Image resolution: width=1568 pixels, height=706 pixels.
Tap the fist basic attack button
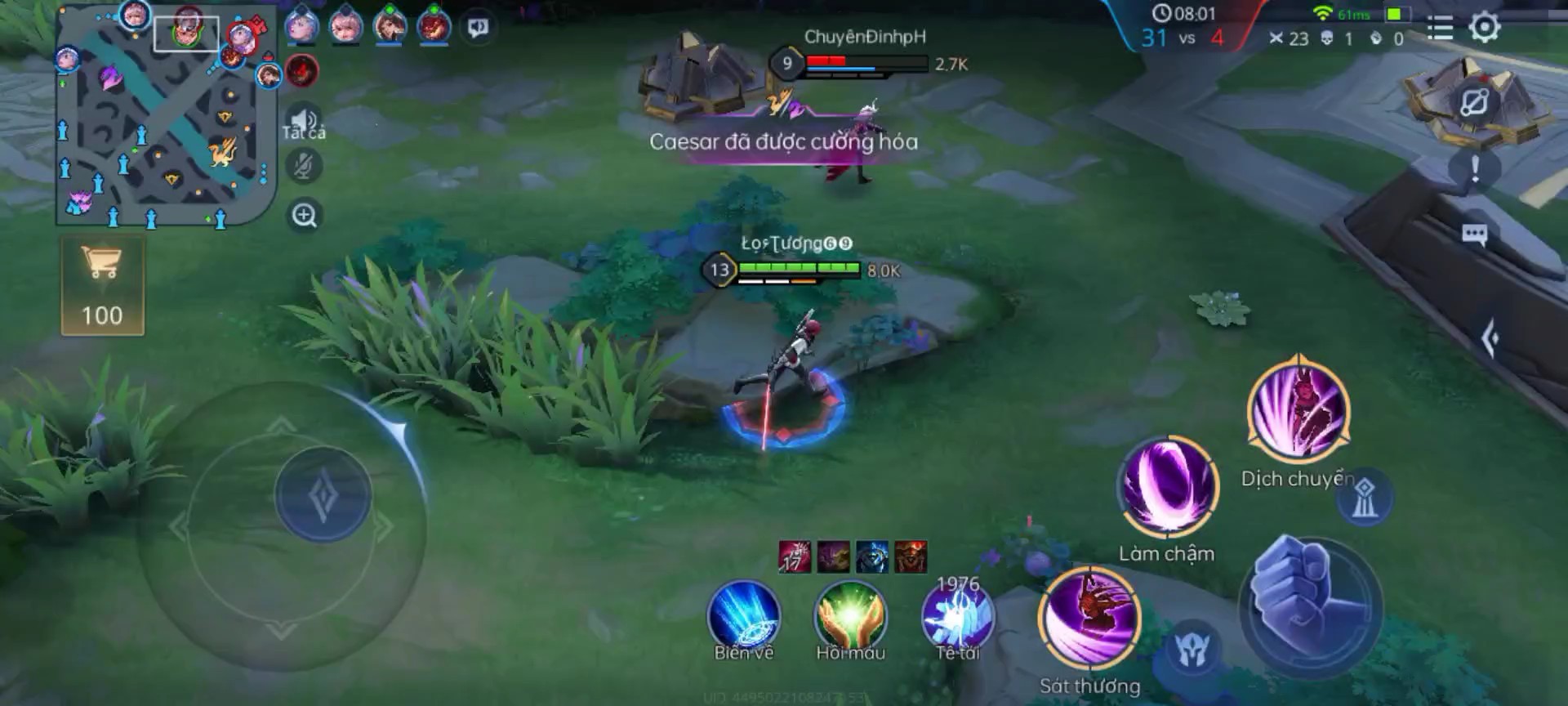click(x=1309, y=605)
